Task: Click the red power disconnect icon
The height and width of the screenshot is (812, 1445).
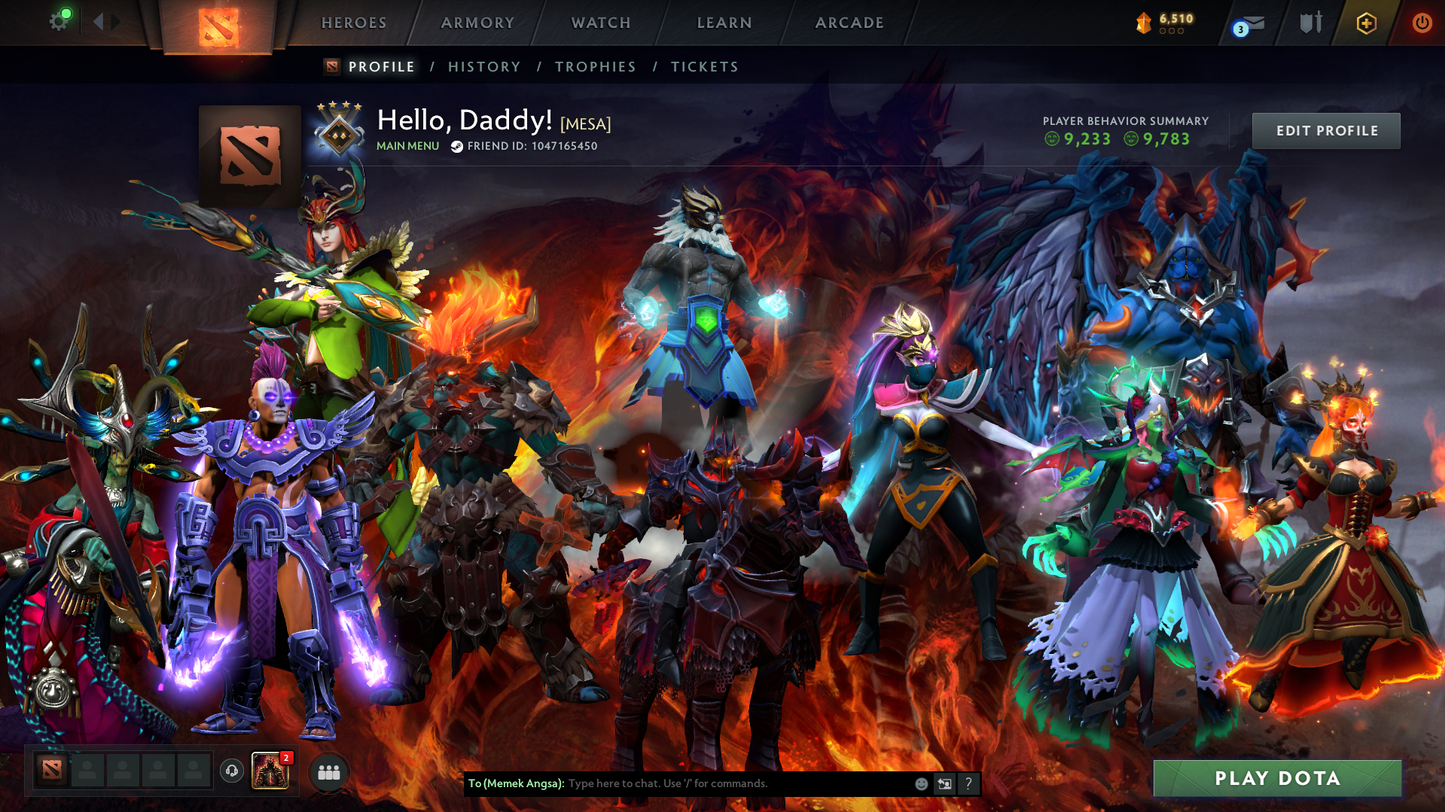Action: (1422, 23)
